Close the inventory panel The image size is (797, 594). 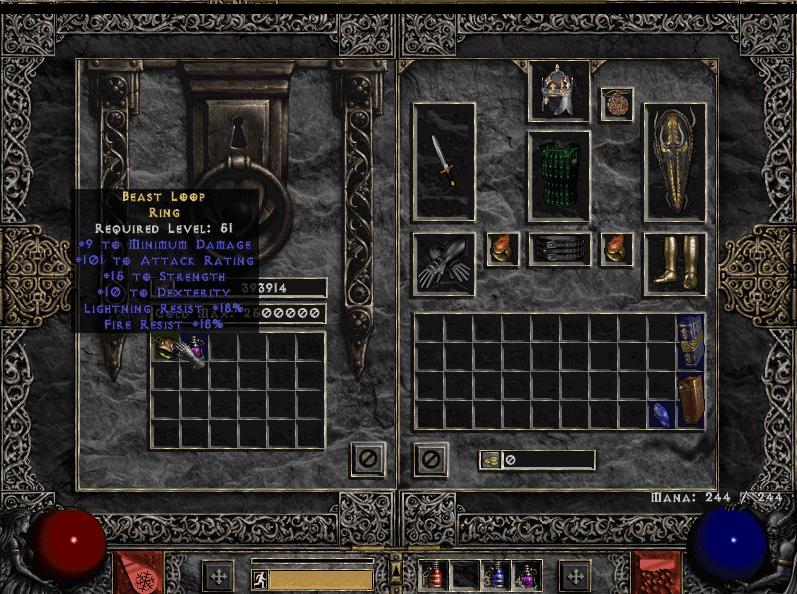[x=431, y=459]
